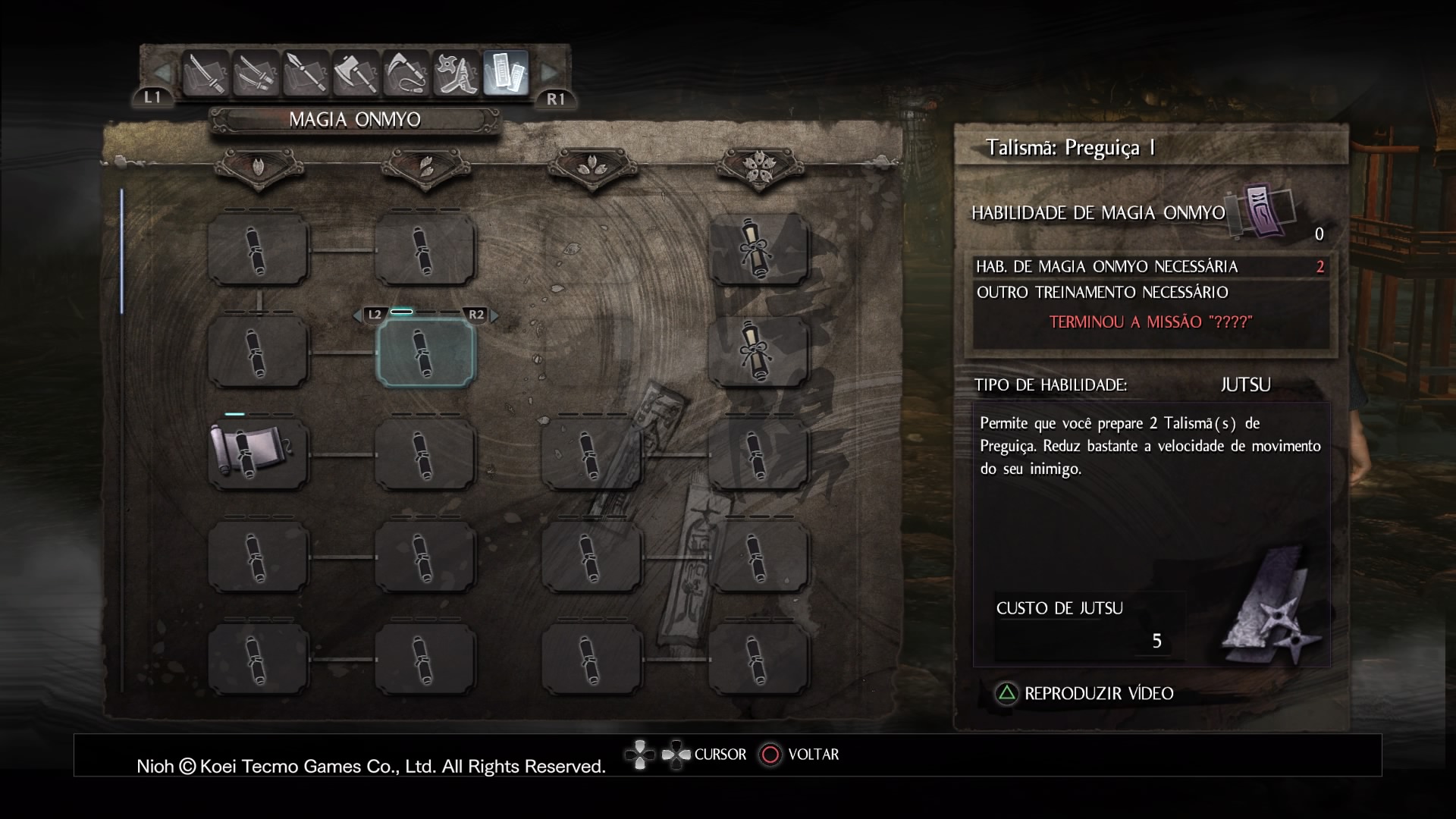Select the spear skill tab
The width and height of the screenshot is (1456, 819).
point(306,74)
